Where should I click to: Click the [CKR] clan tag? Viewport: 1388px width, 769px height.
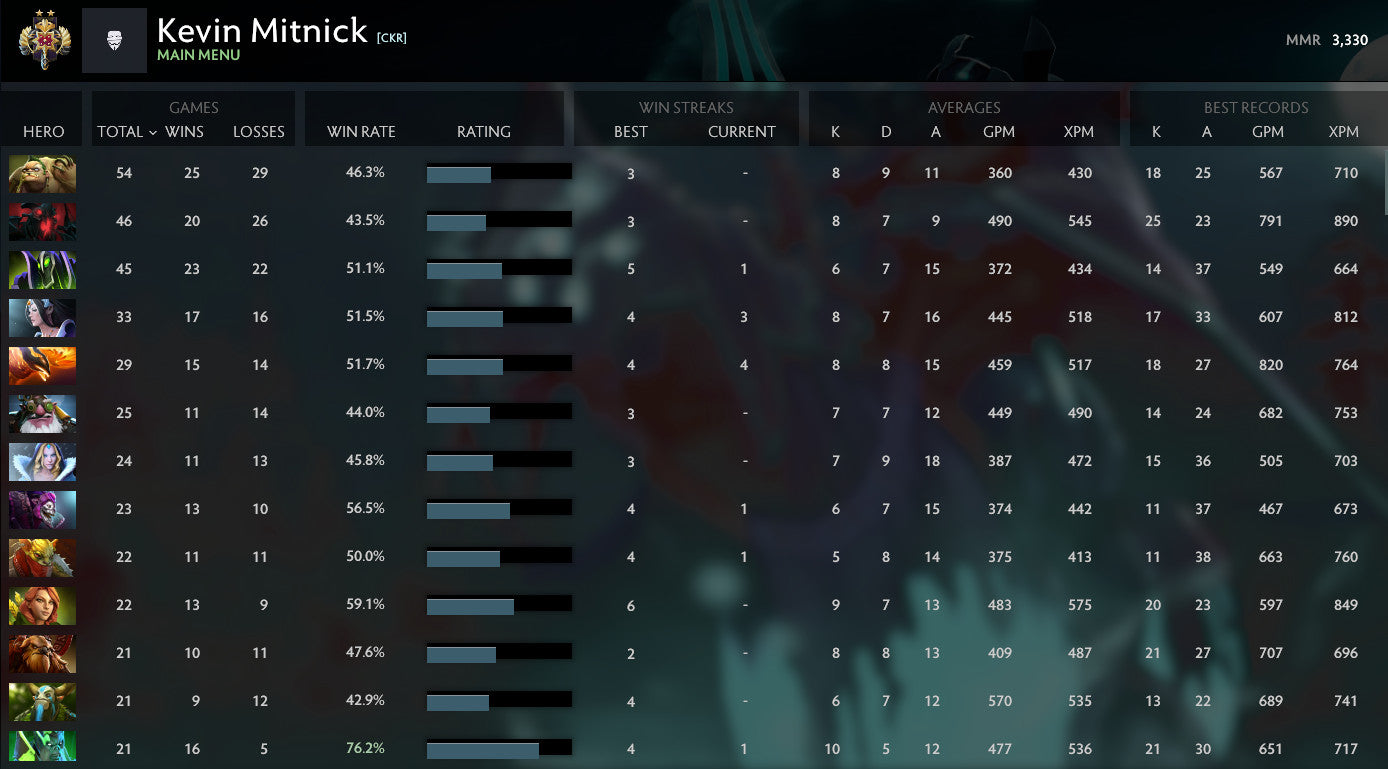tap(391, 35)
